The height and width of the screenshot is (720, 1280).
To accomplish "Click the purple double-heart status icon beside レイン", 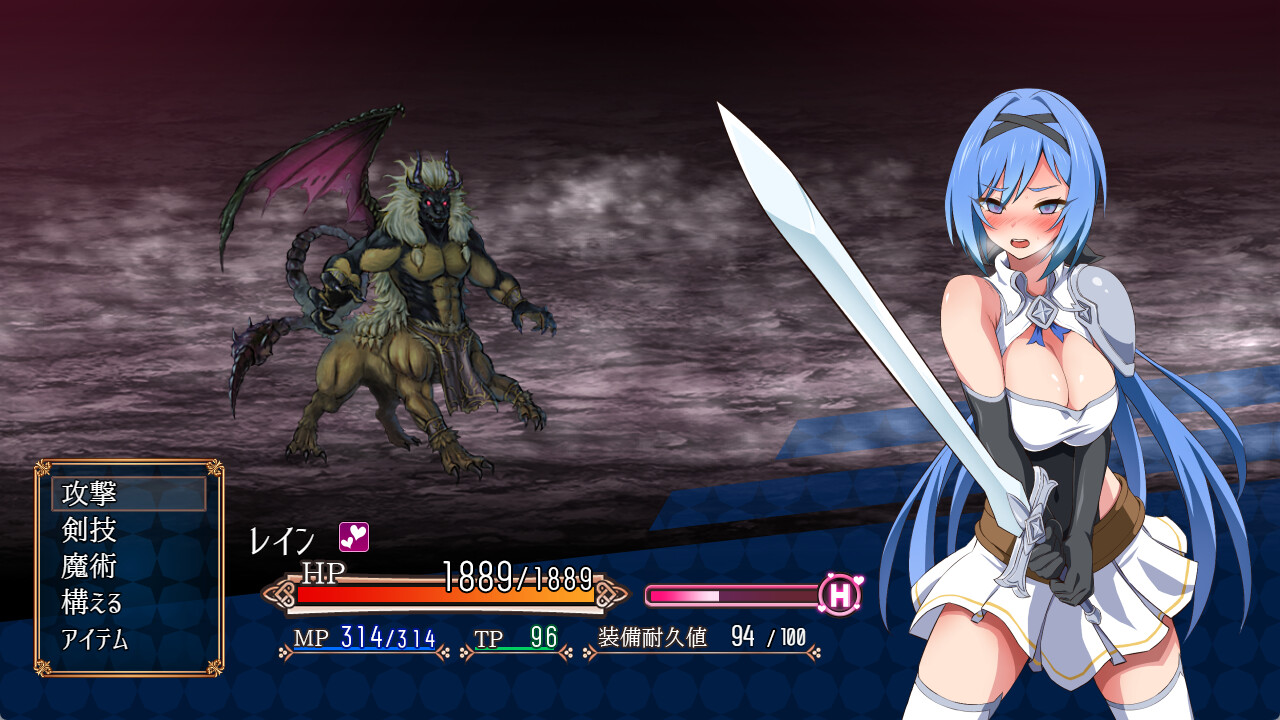I will coord(353,538).
